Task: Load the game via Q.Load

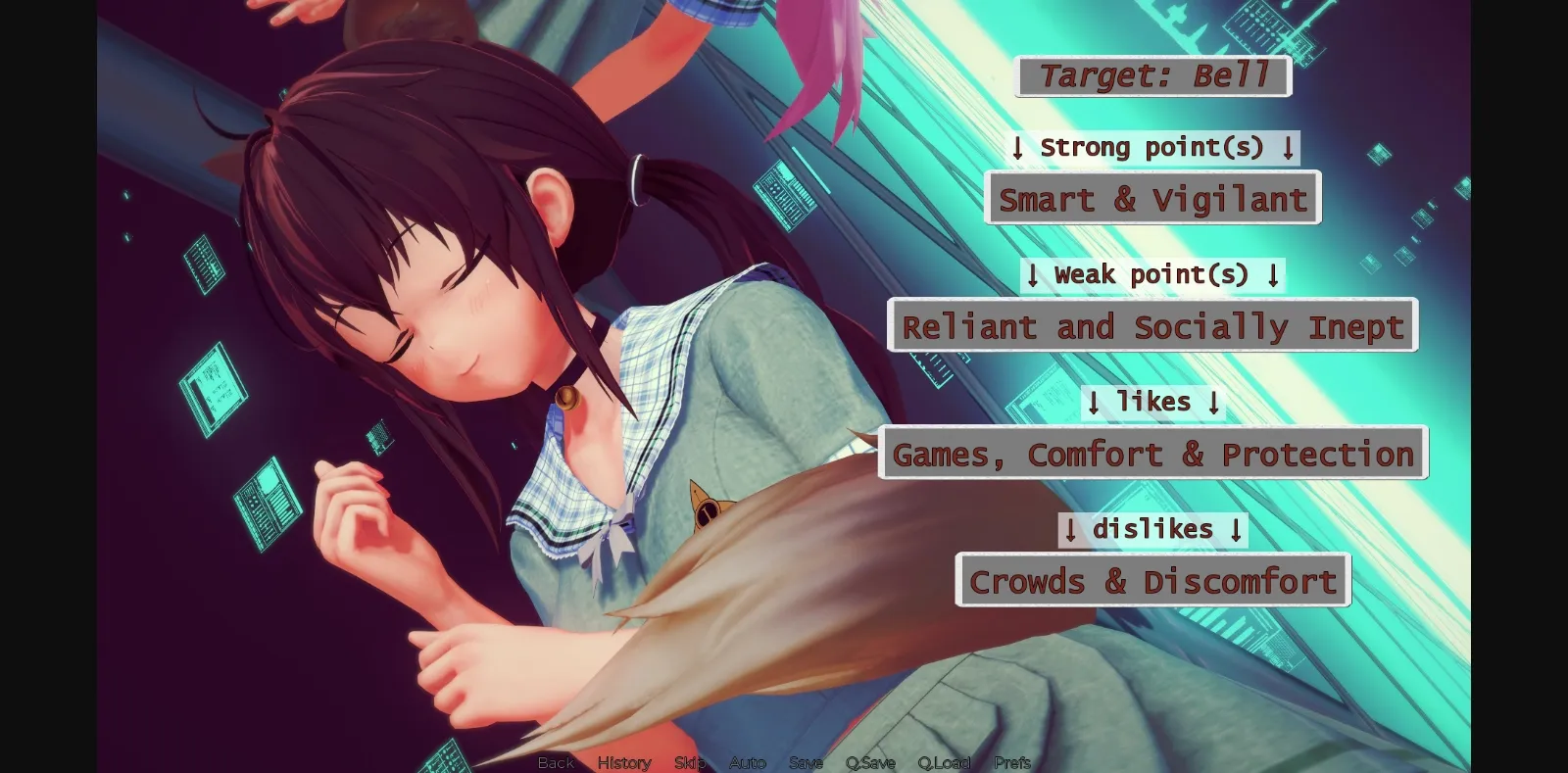Action: tap(944, 762)
